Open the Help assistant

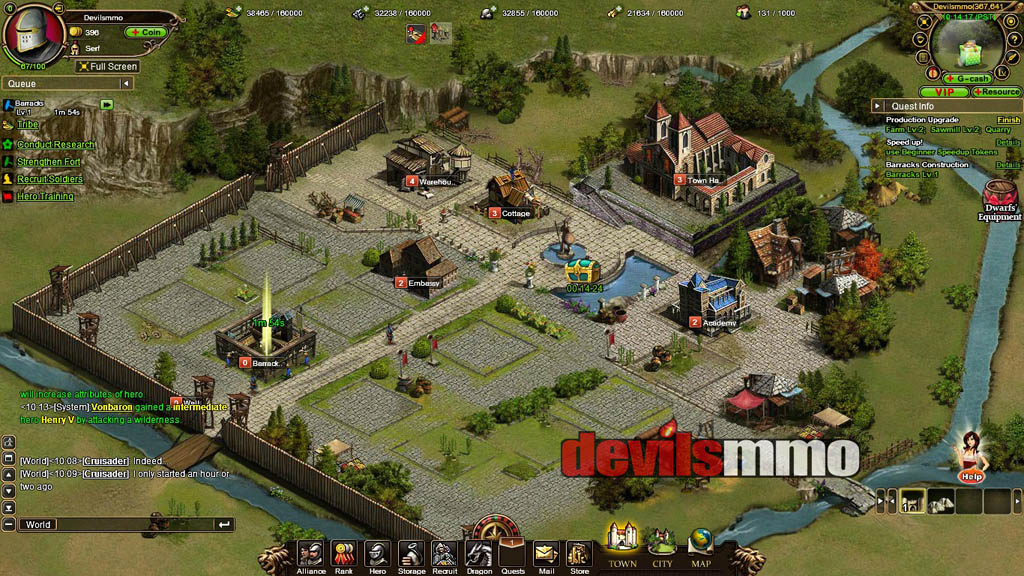(970, 457)
